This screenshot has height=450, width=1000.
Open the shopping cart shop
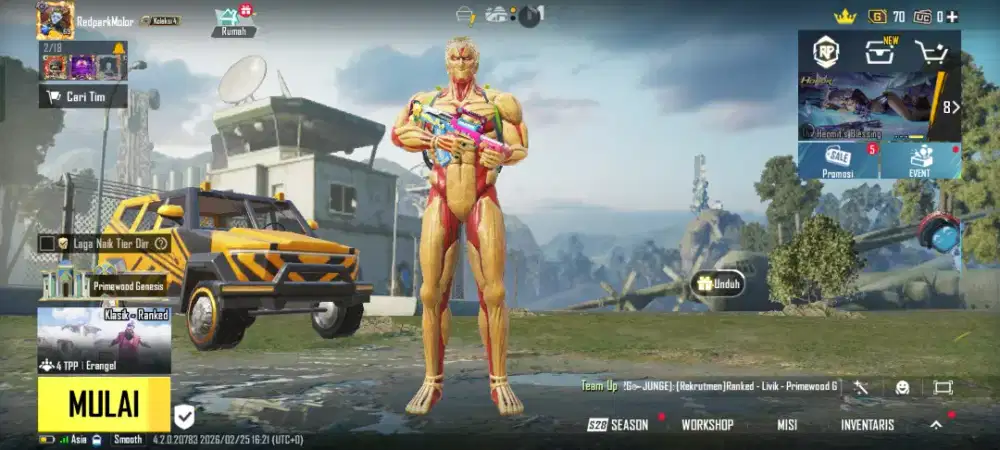932,53
